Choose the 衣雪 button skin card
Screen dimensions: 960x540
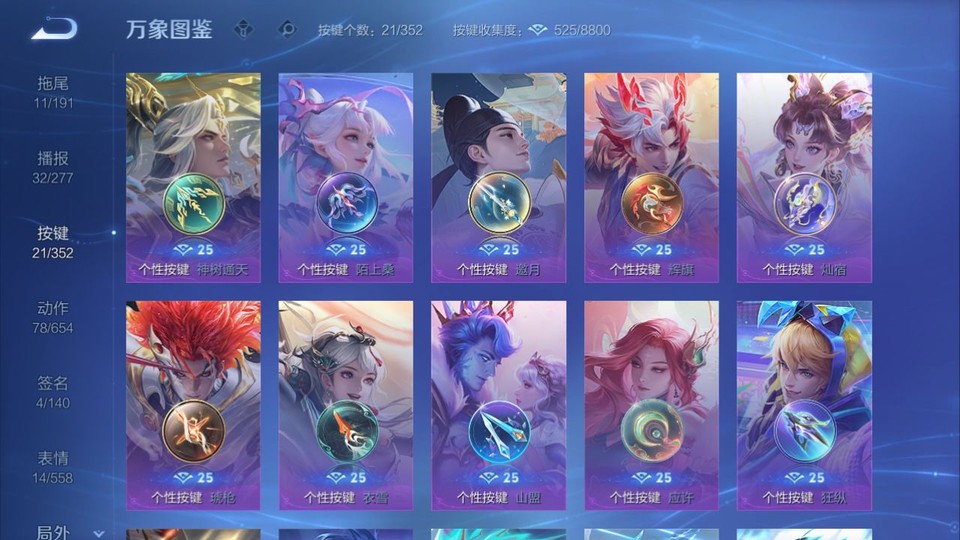click(346, 405)
